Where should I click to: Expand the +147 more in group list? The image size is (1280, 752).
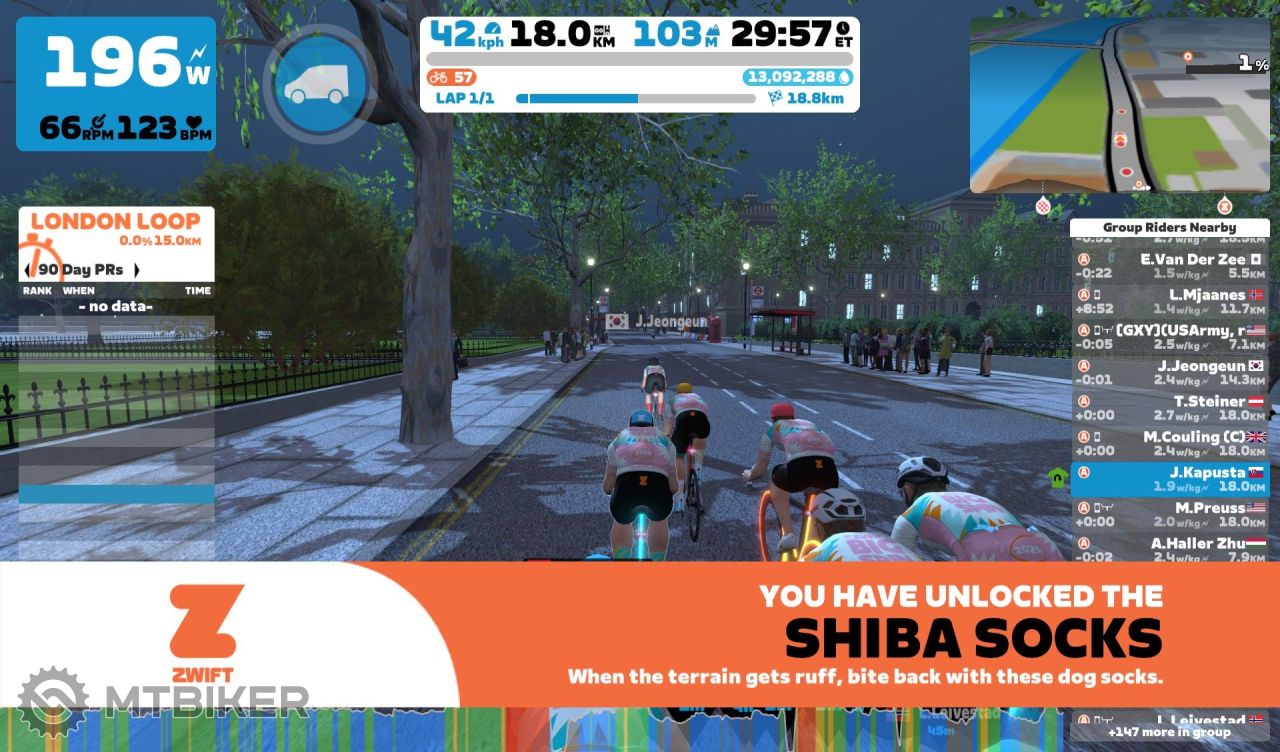click(x=1169, y=732)
